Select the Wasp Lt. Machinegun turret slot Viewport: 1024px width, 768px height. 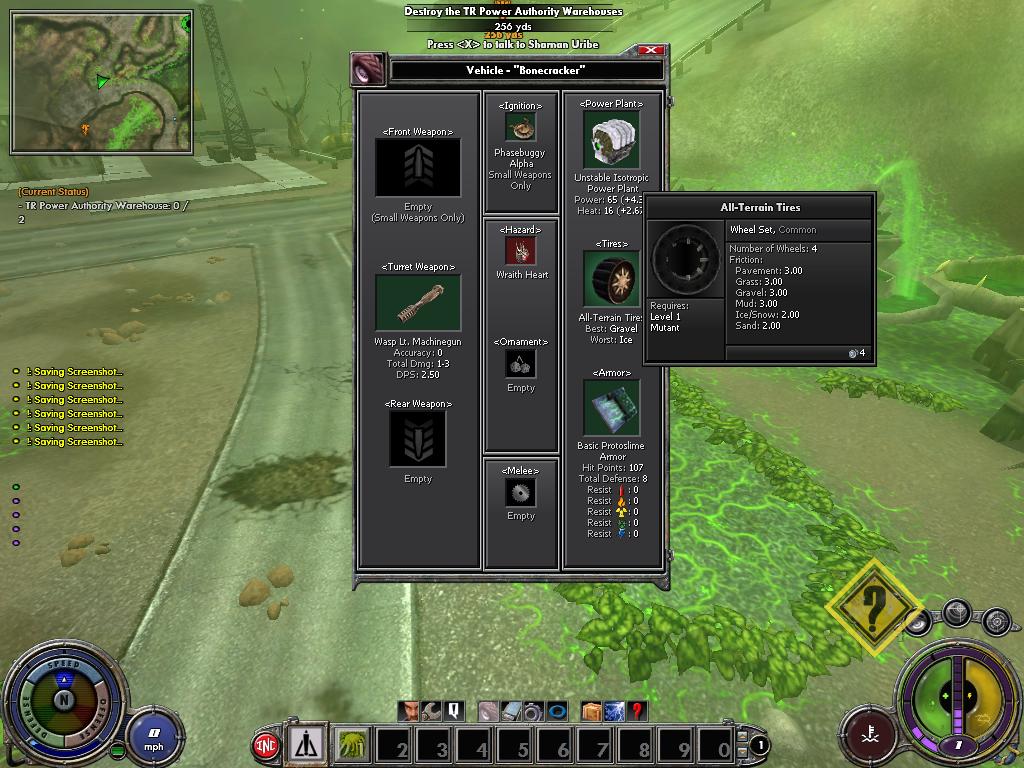418,302
